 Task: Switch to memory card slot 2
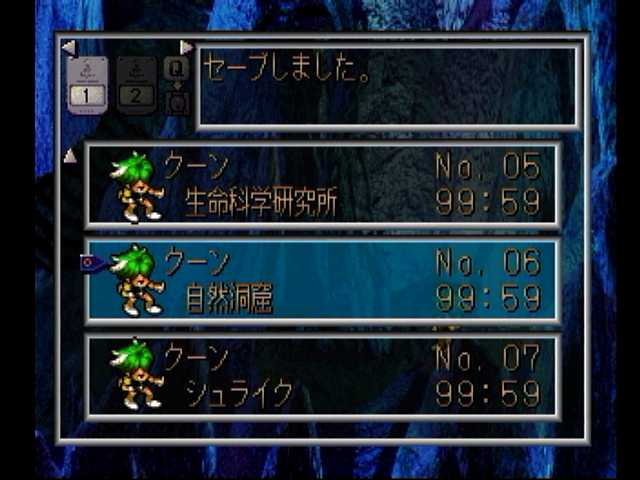137,85
